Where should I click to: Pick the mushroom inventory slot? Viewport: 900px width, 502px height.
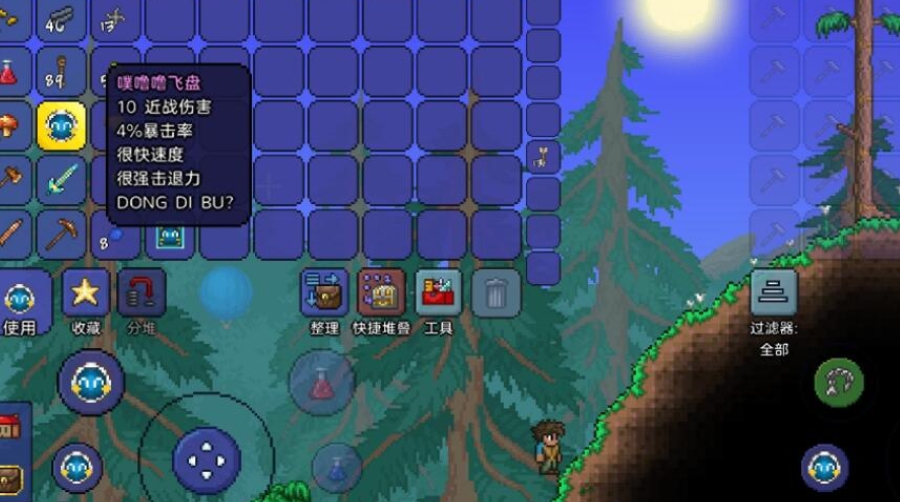coord(9,126)
